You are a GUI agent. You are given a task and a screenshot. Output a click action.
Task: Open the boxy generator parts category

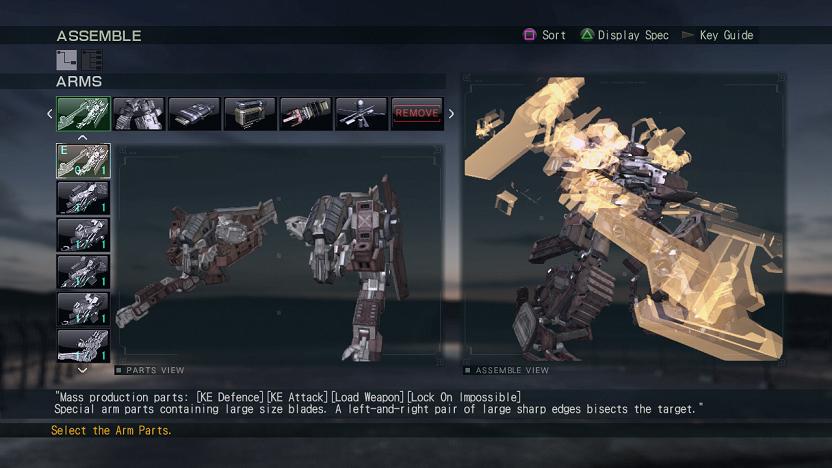(x=250, y=114)
